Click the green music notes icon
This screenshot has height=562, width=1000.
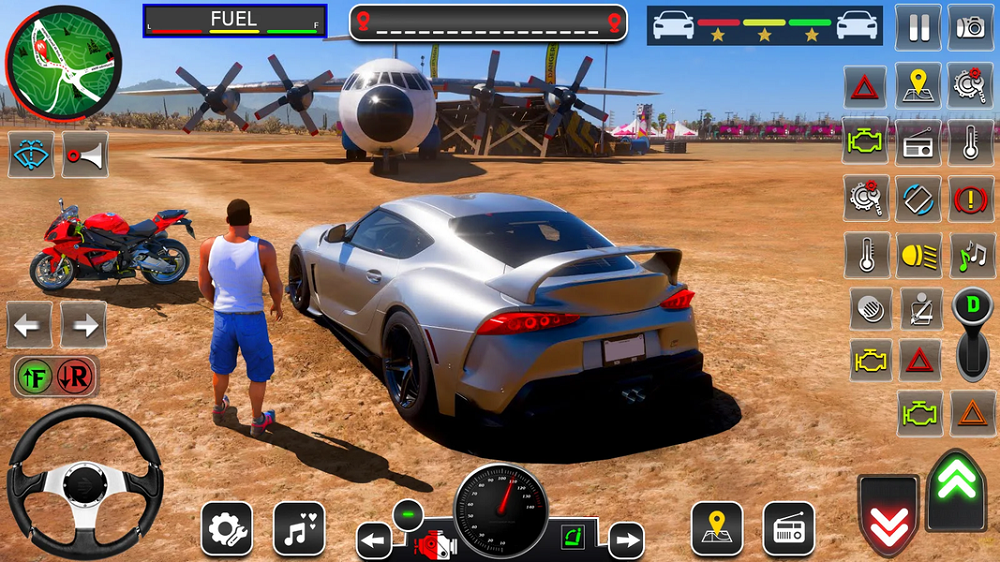pos(970,255)
